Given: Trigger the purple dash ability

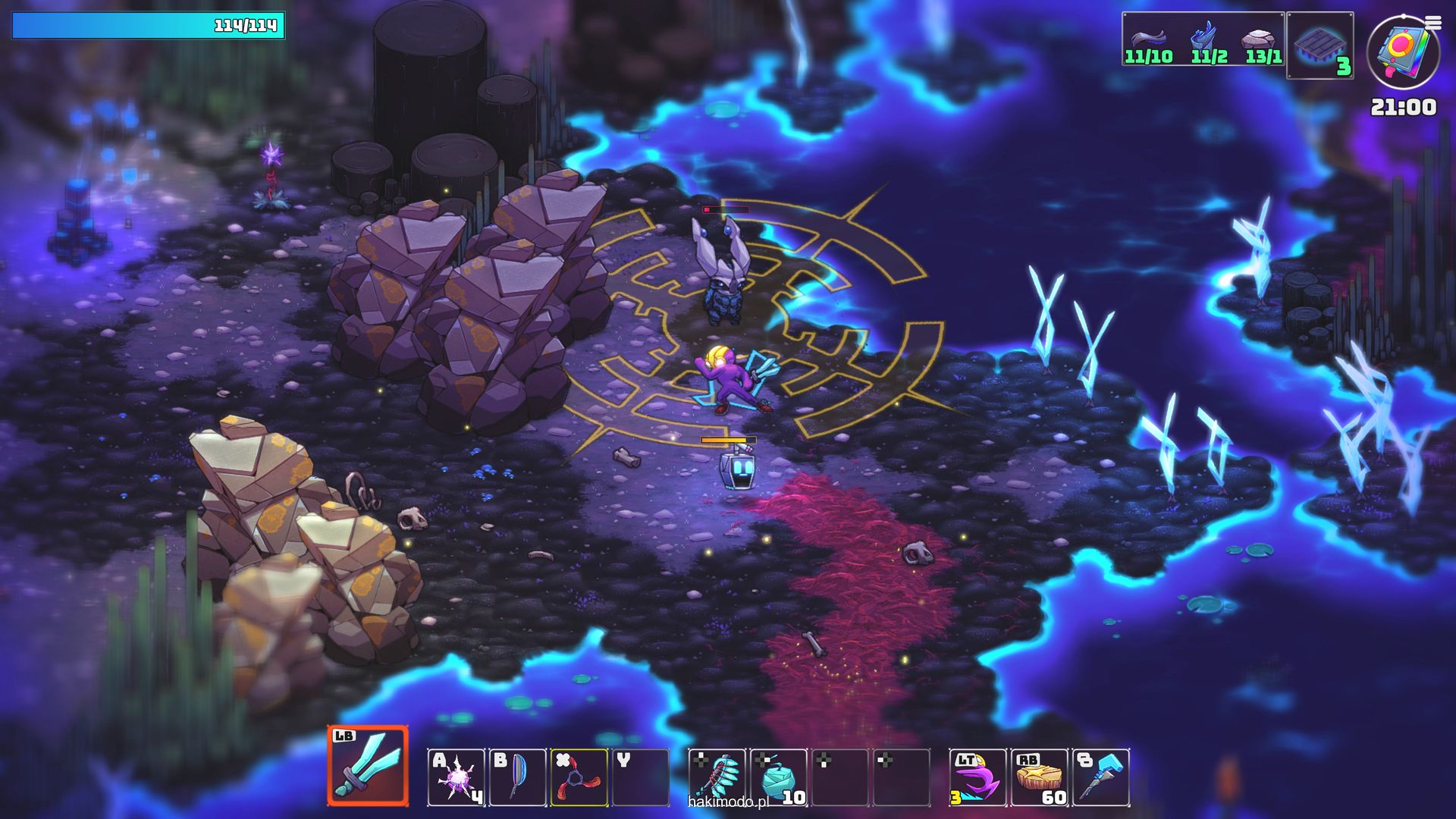Looking at the screenshot, I should [x=977, y=777].
